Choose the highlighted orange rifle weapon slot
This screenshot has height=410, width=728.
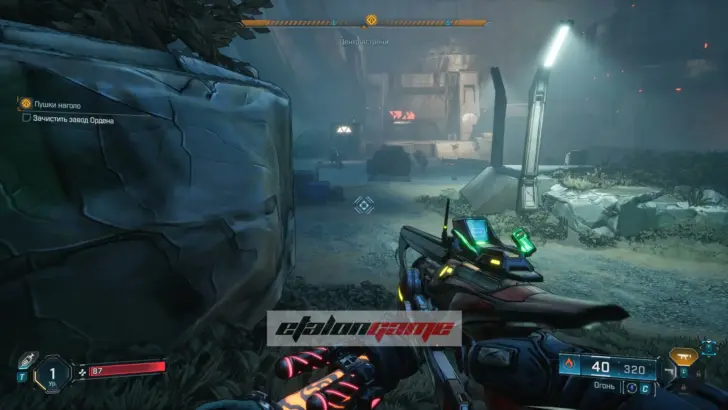click(x=683, y=355)
